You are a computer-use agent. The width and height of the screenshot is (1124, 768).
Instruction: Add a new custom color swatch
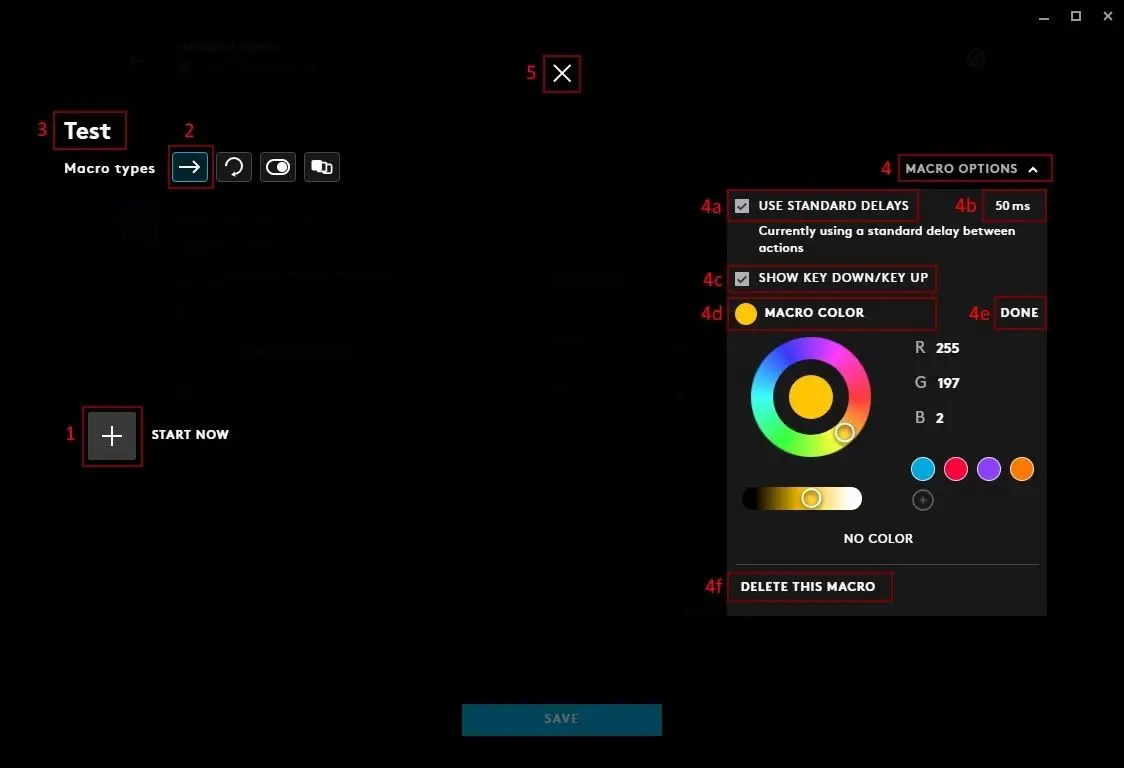click(x=923, y=500)
